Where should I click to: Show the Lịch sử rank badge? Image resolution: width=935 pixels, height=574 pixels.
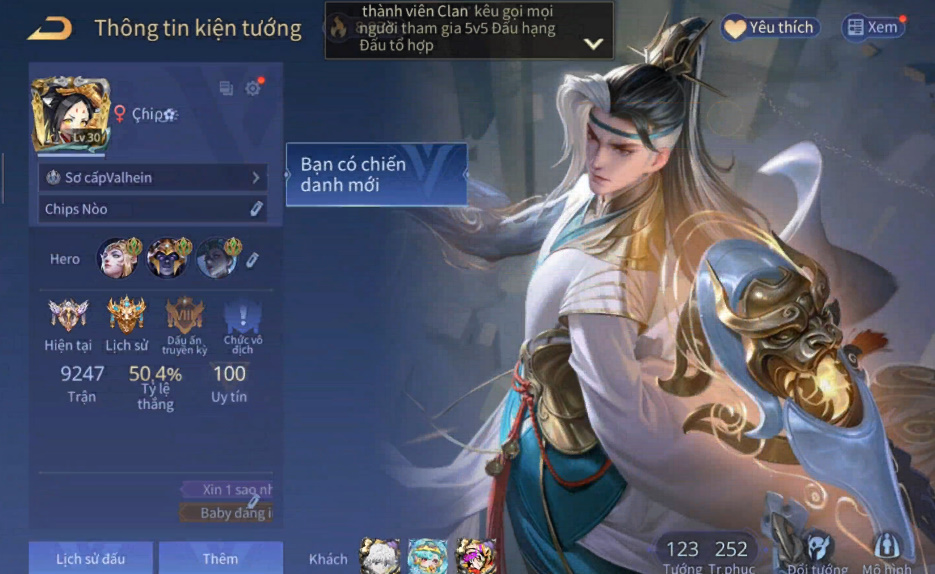coord(127,316)
